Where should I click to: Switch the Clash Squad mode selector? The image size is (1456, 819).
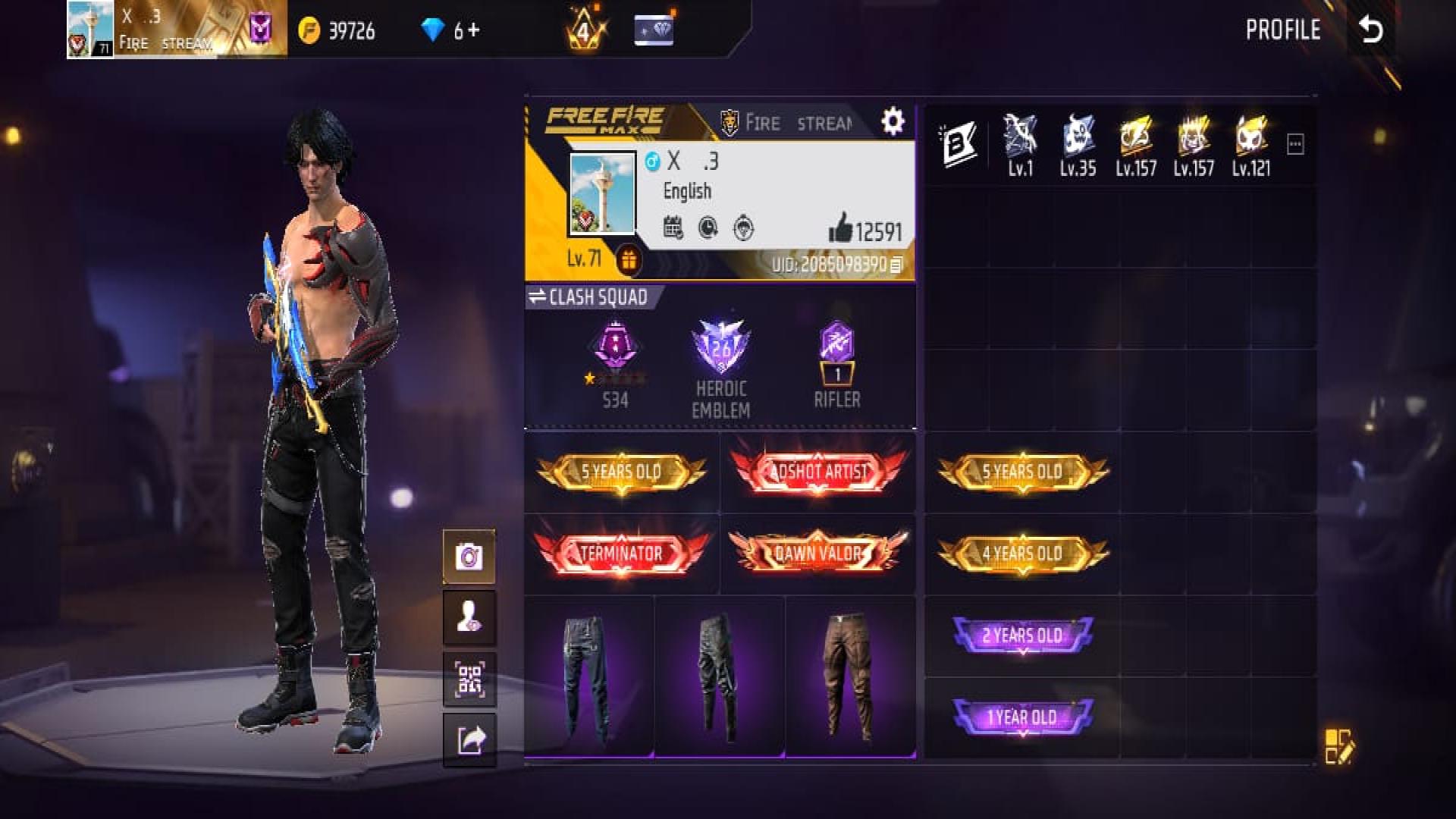[589, 297]
